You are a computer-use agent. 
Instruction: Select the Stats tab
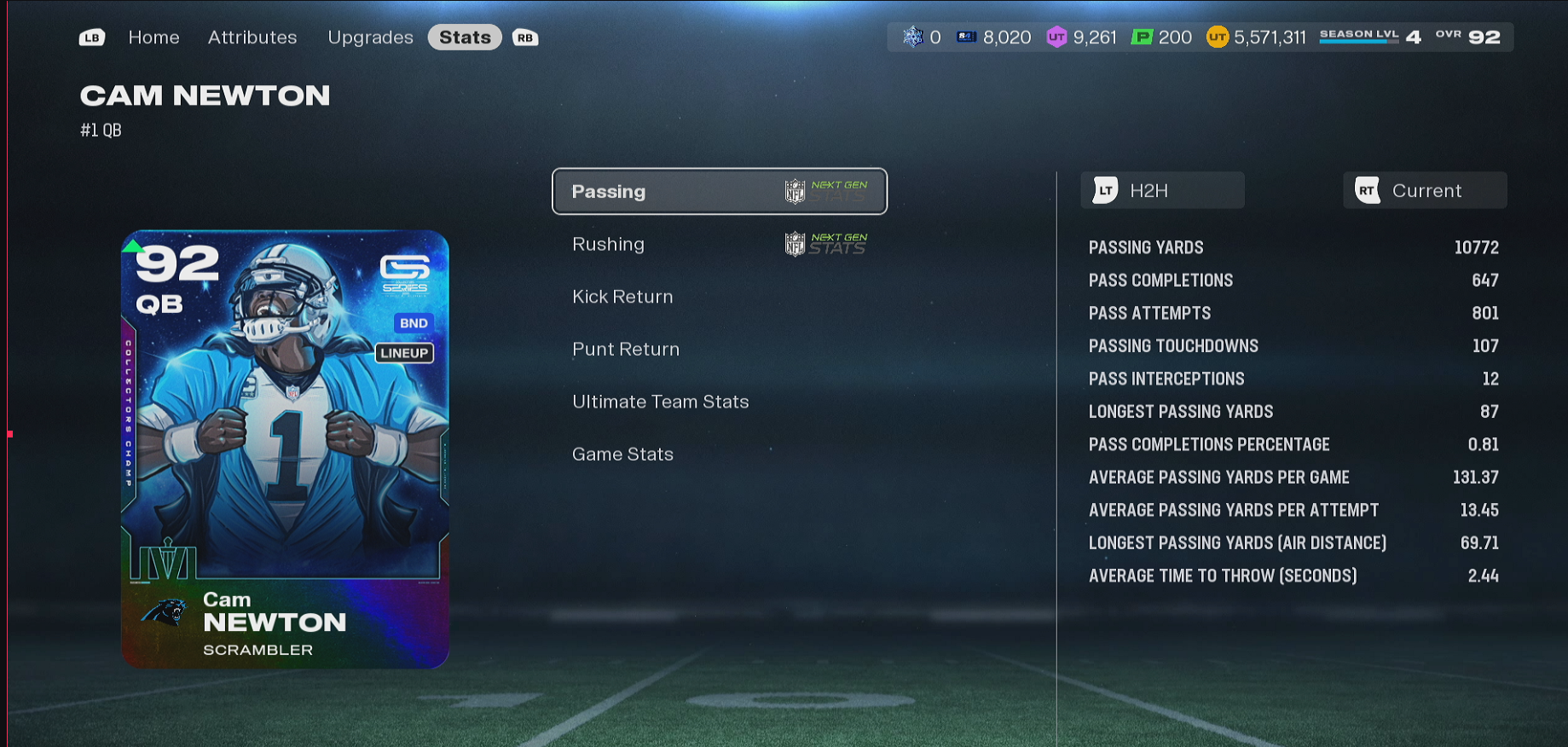pyautogui.click(x=465, y=38)
